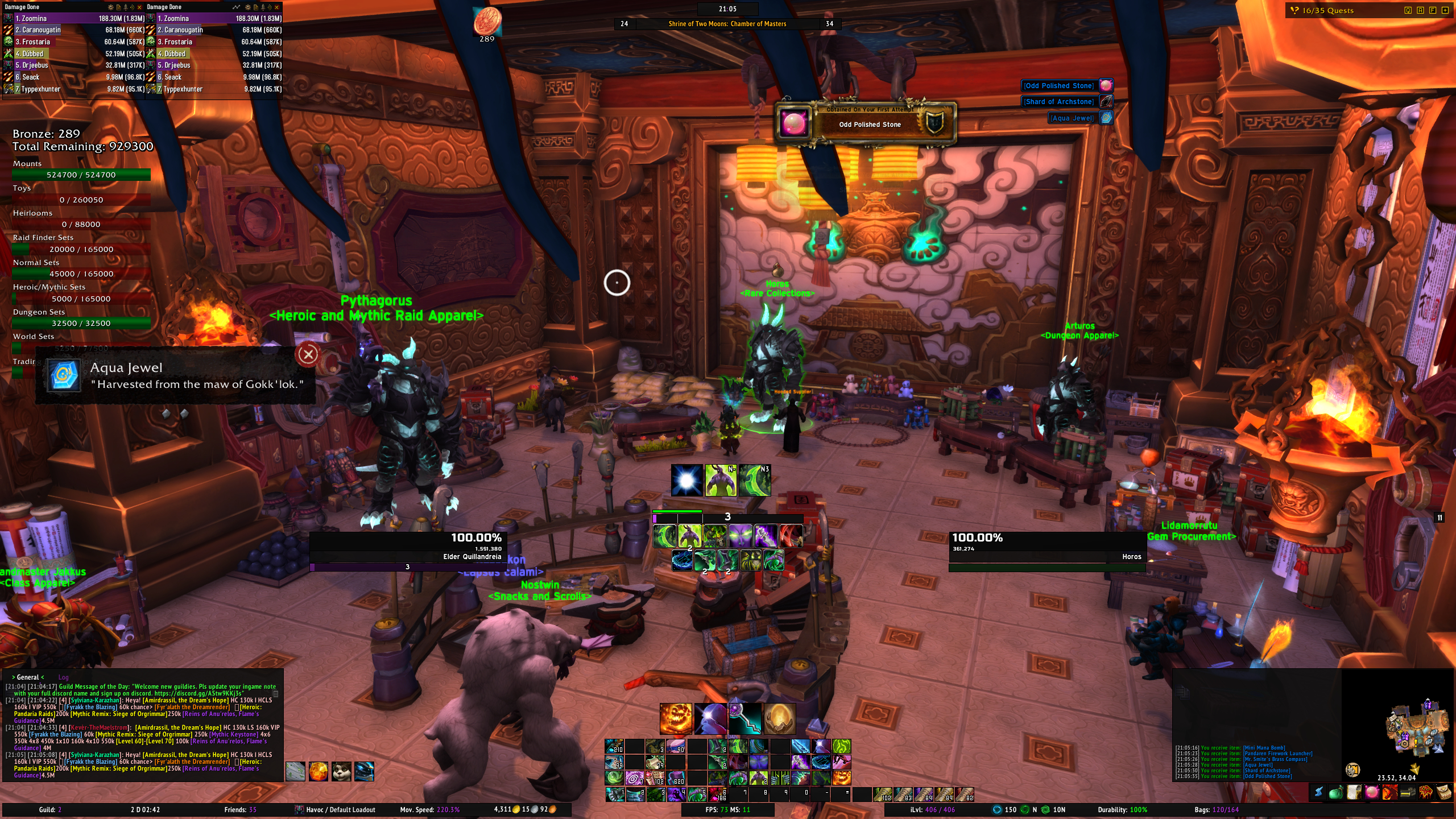
Task: Open the Guild data panel
Action: click(50, 810)
